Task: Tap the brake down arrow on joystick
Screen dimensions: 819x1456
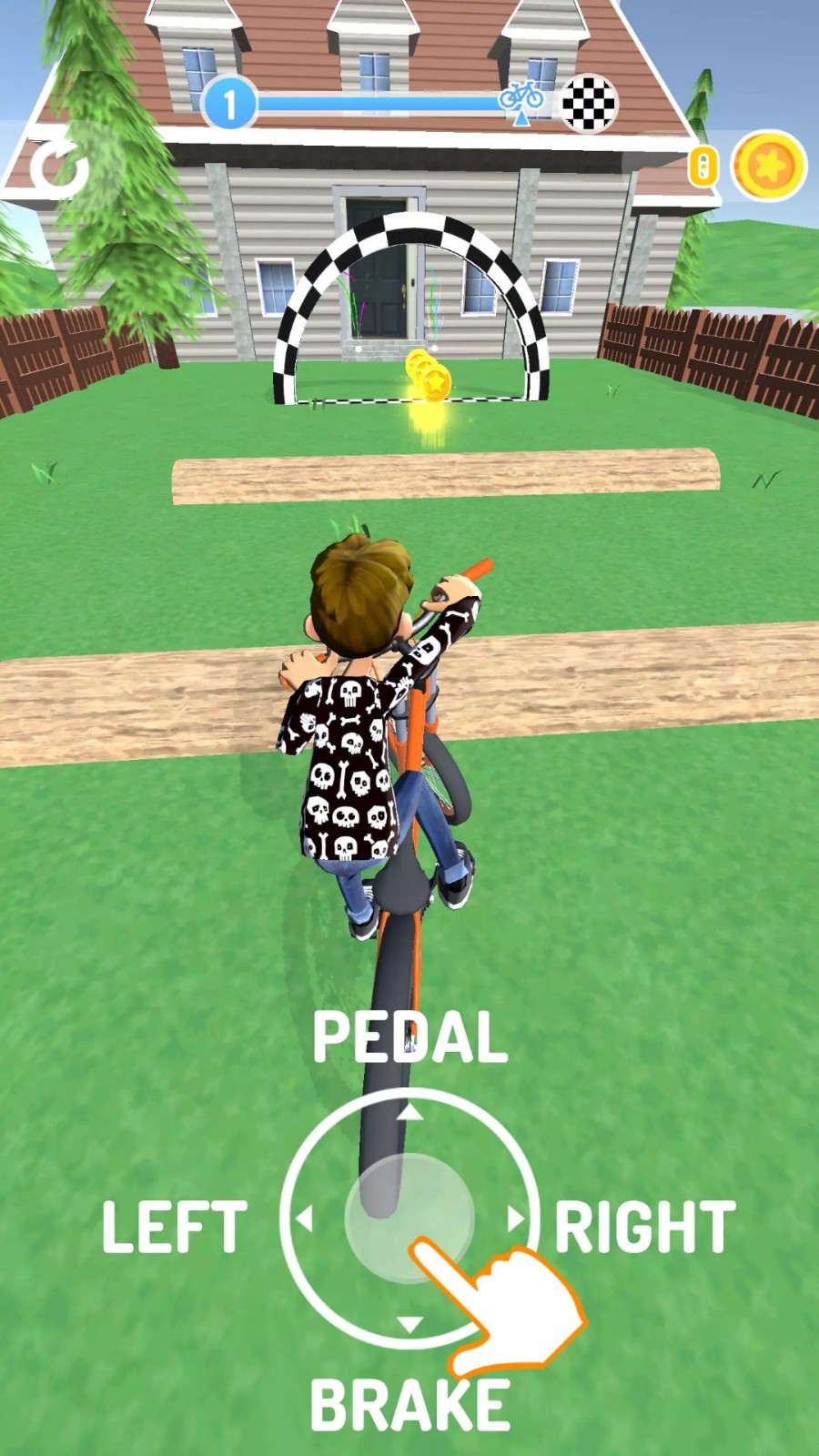Action: (x=409, y=1324)
